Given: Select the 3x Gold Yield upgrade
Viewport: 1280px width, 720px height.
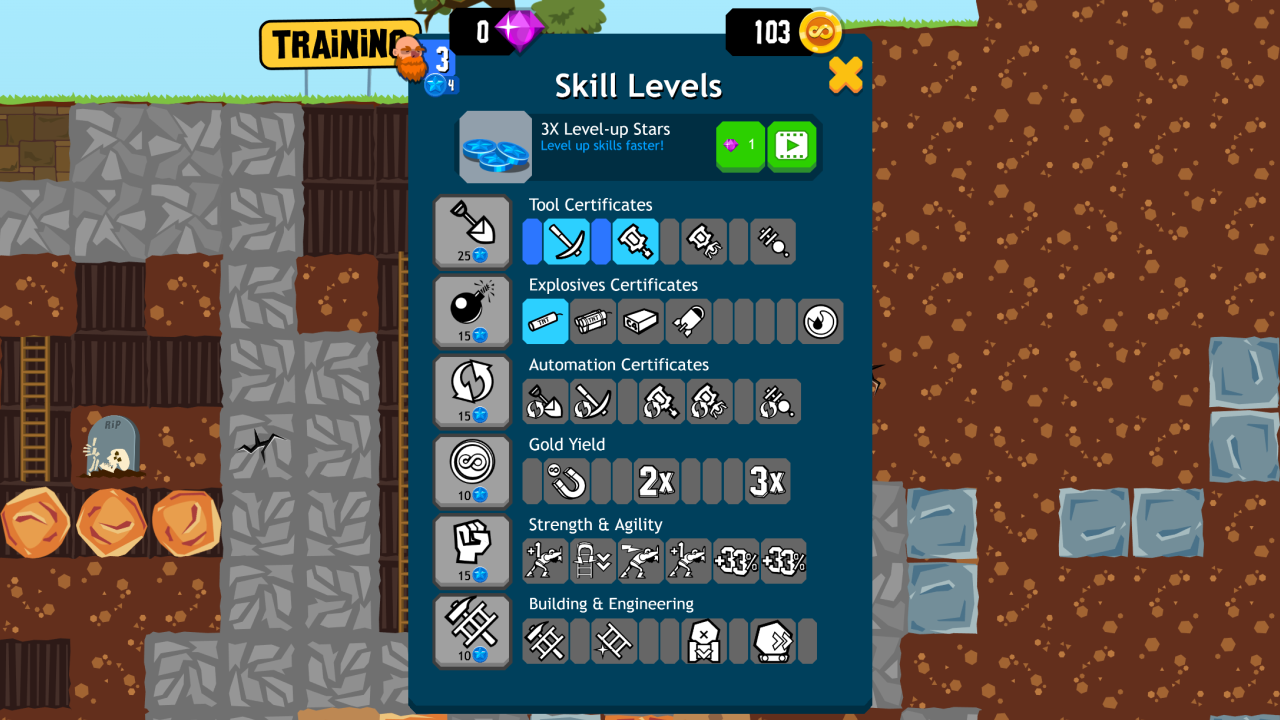Looking at the screenshot, I should 768,481.
